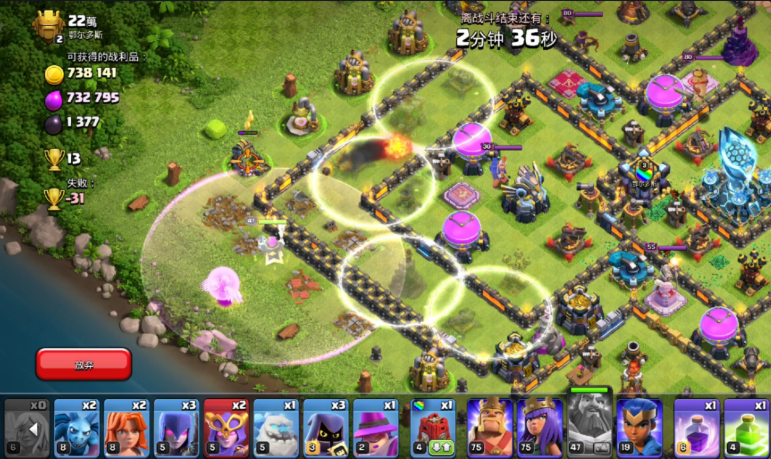Viewport: 771px width, 459px height.
Task: Tap the red surrender button
Action: [x=83, y=364]
